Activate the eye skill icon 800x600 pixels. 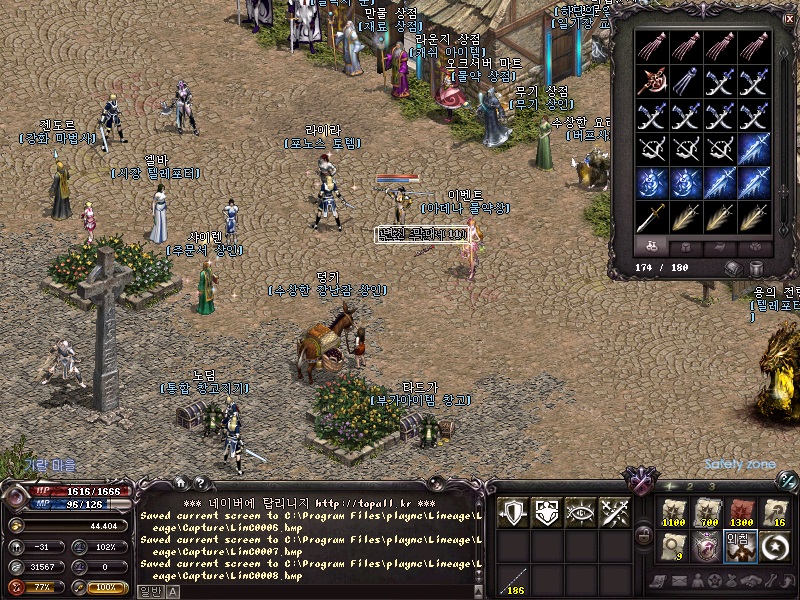pos(581,512)
